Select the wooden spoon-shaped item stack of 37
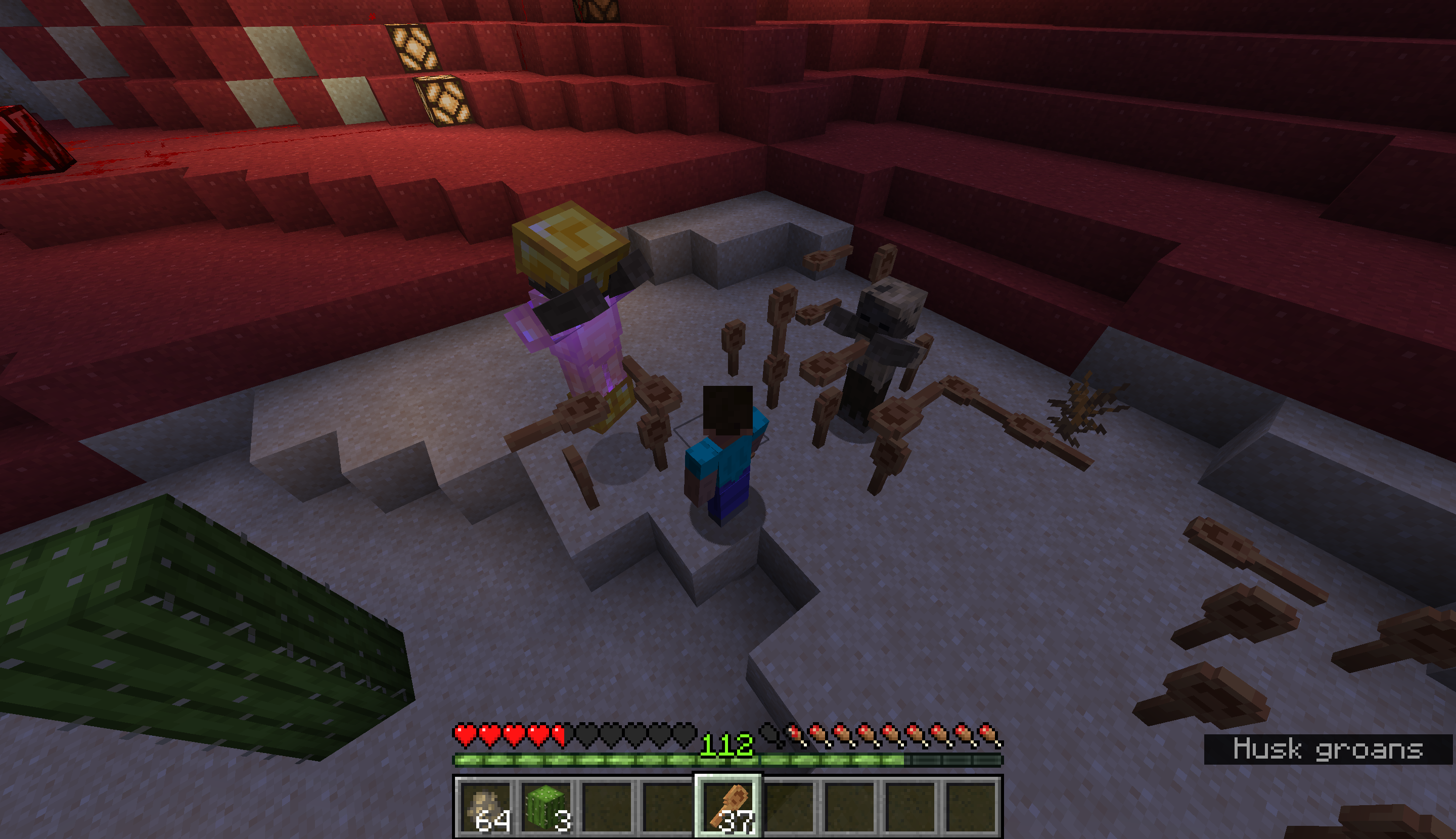Image resolution: width=1456 pixels, height=839 pixels. point(729,807)
